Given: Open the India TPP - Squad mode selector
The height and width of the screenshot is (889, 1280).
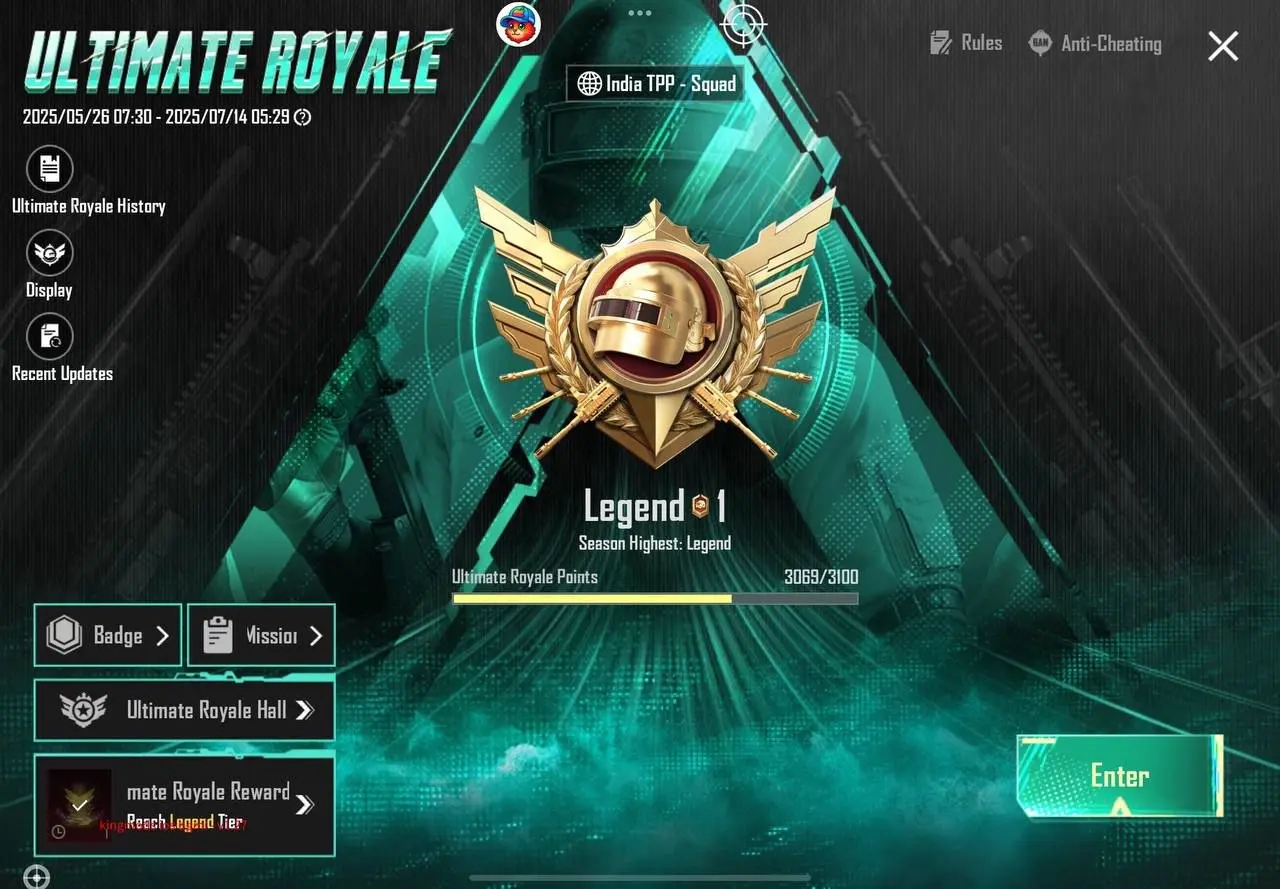Looking at the screenshot, I should click(x=655, y=83).
